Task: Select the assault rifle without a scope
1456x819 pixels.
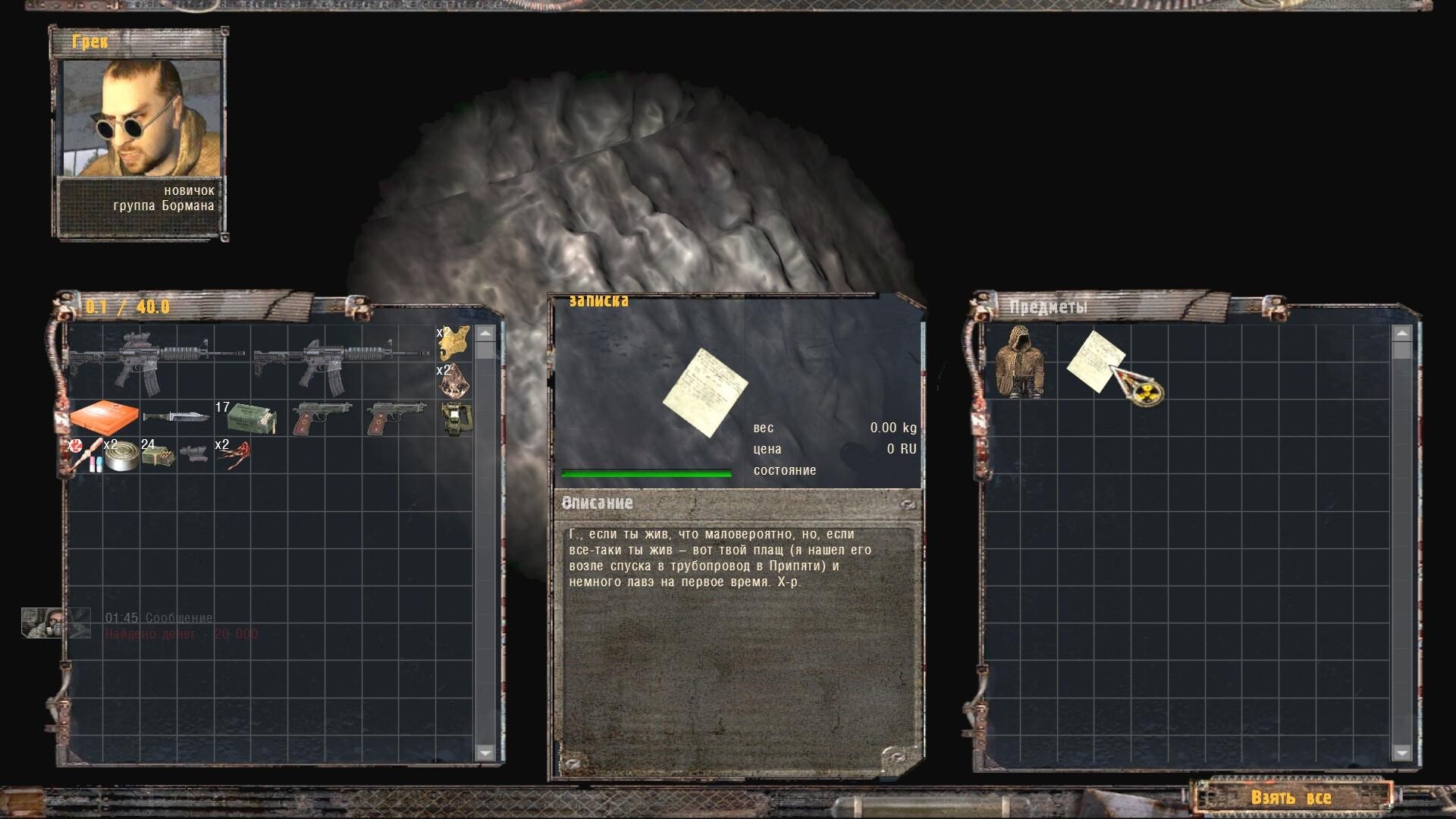Action: (341, 362)
